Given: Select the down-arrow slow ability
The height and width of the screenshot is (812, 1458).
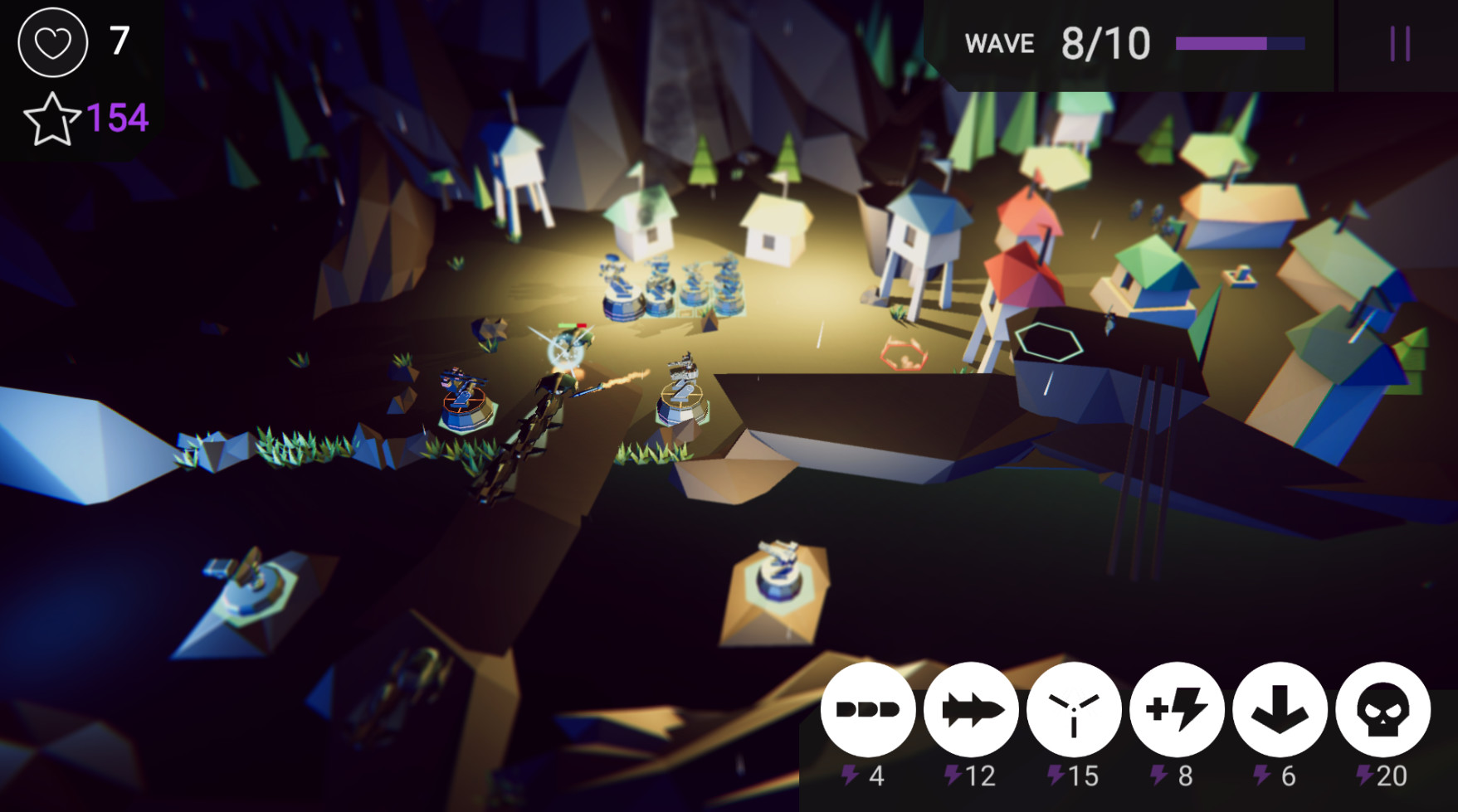Looking at the screenshot, I should (x=1279, y=710).
